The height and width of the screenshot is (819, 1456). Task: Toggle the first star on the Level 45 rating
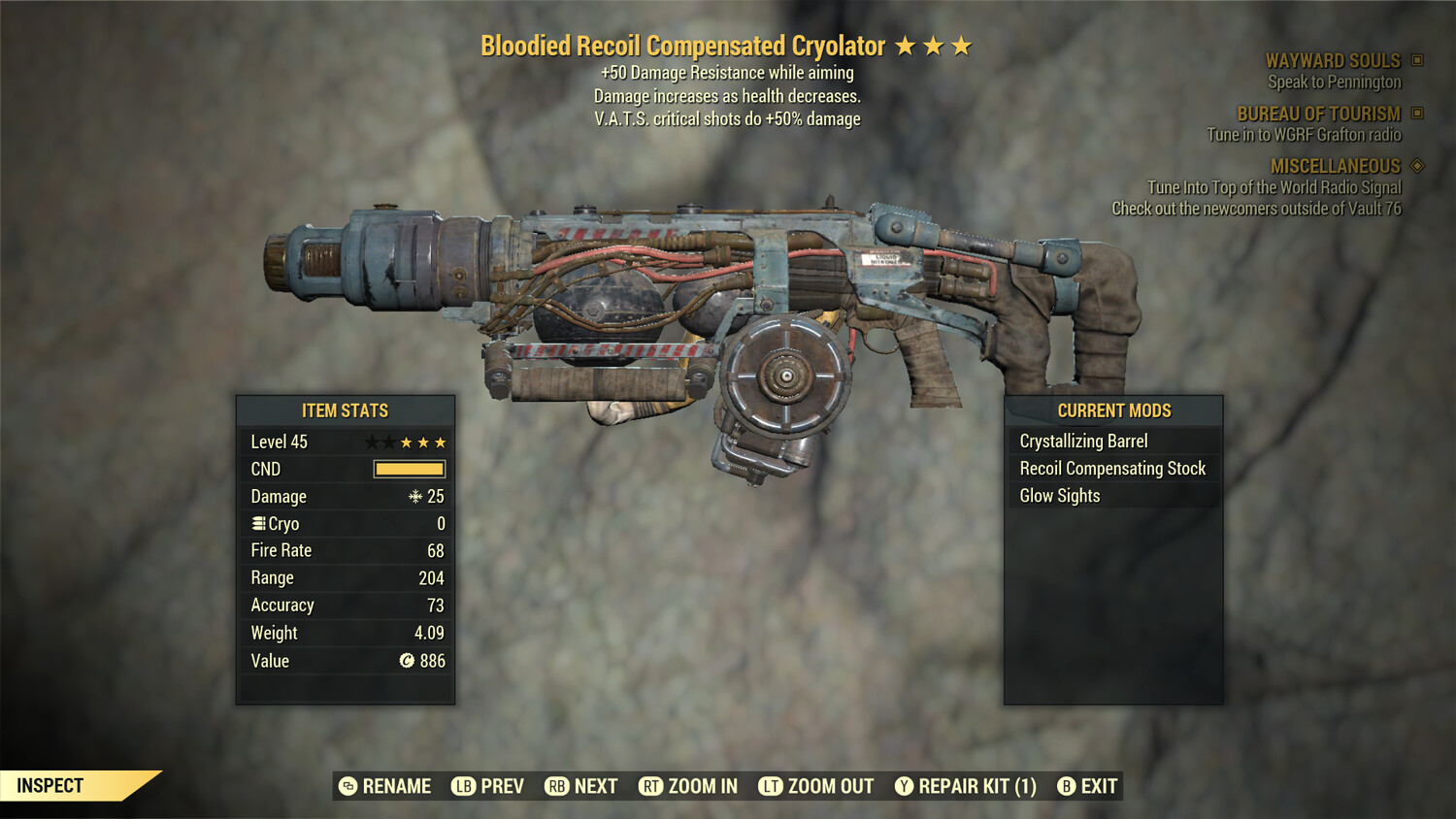click(370, 442)
